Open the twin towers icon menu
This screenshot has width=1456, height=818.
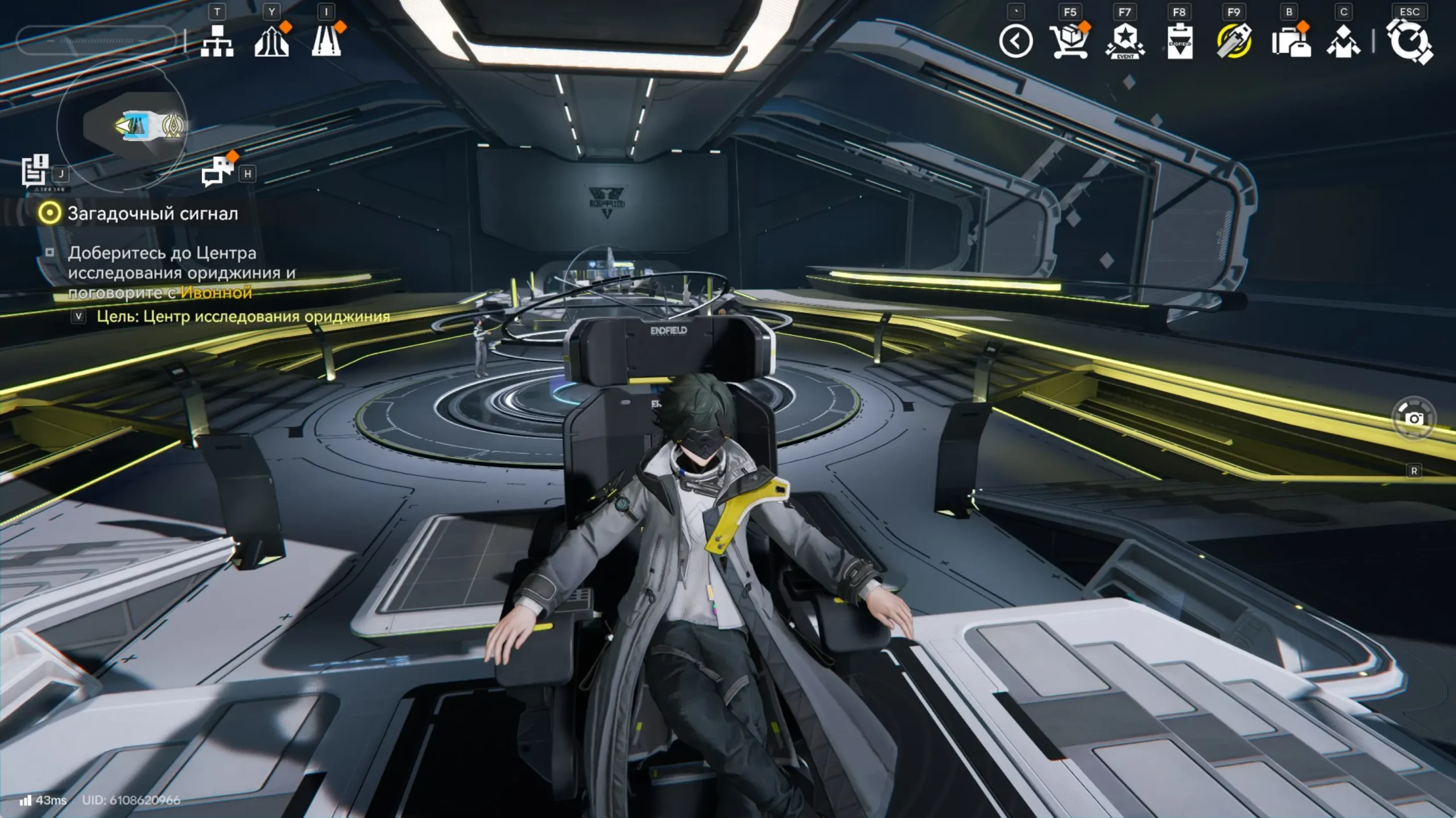point(271,41)
